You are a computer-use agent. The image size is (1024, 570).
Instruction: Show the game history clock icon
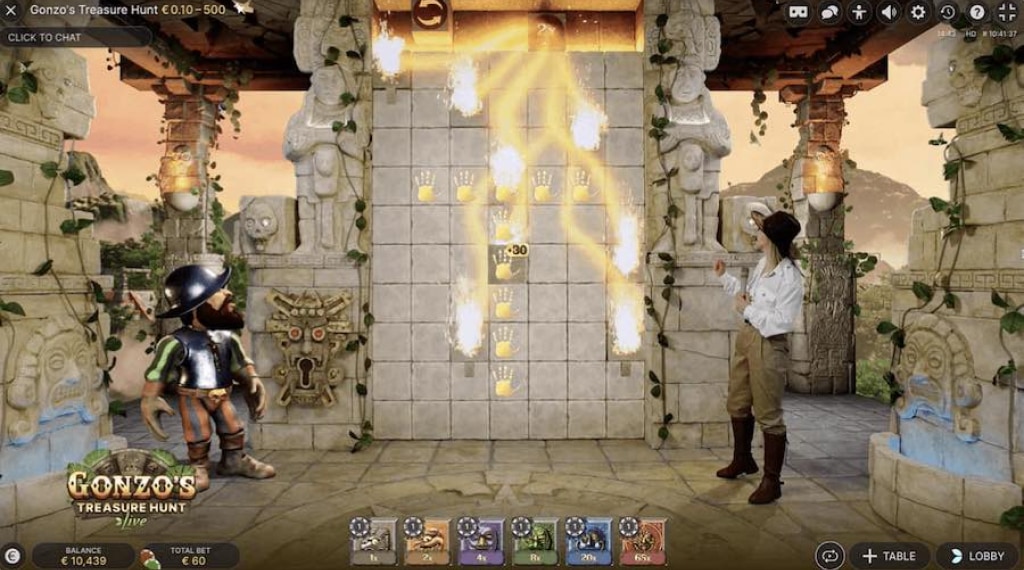tap(947, 13)
